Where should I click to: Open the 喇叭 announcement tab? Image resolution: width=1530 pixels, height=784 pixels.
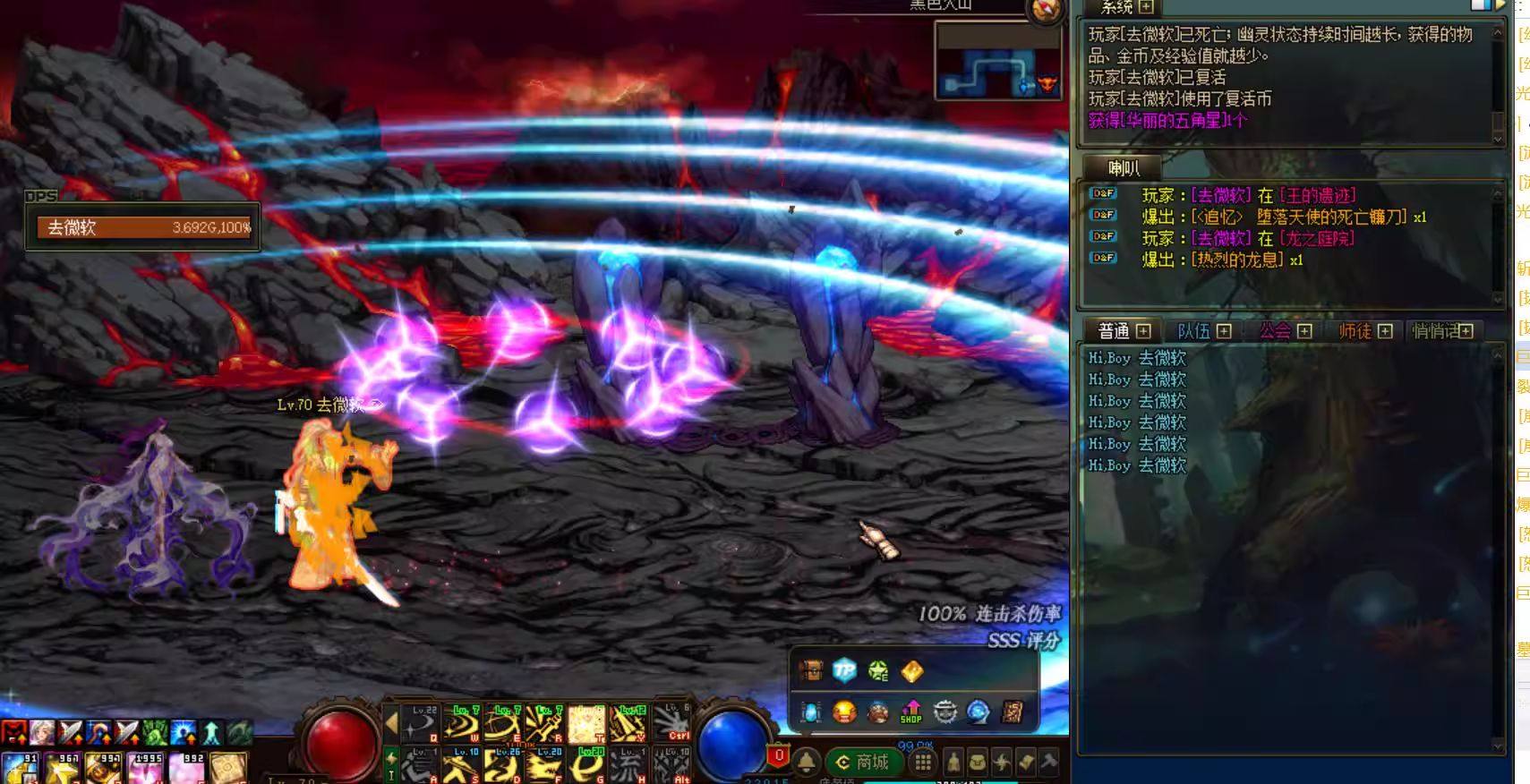point(1123,167)
